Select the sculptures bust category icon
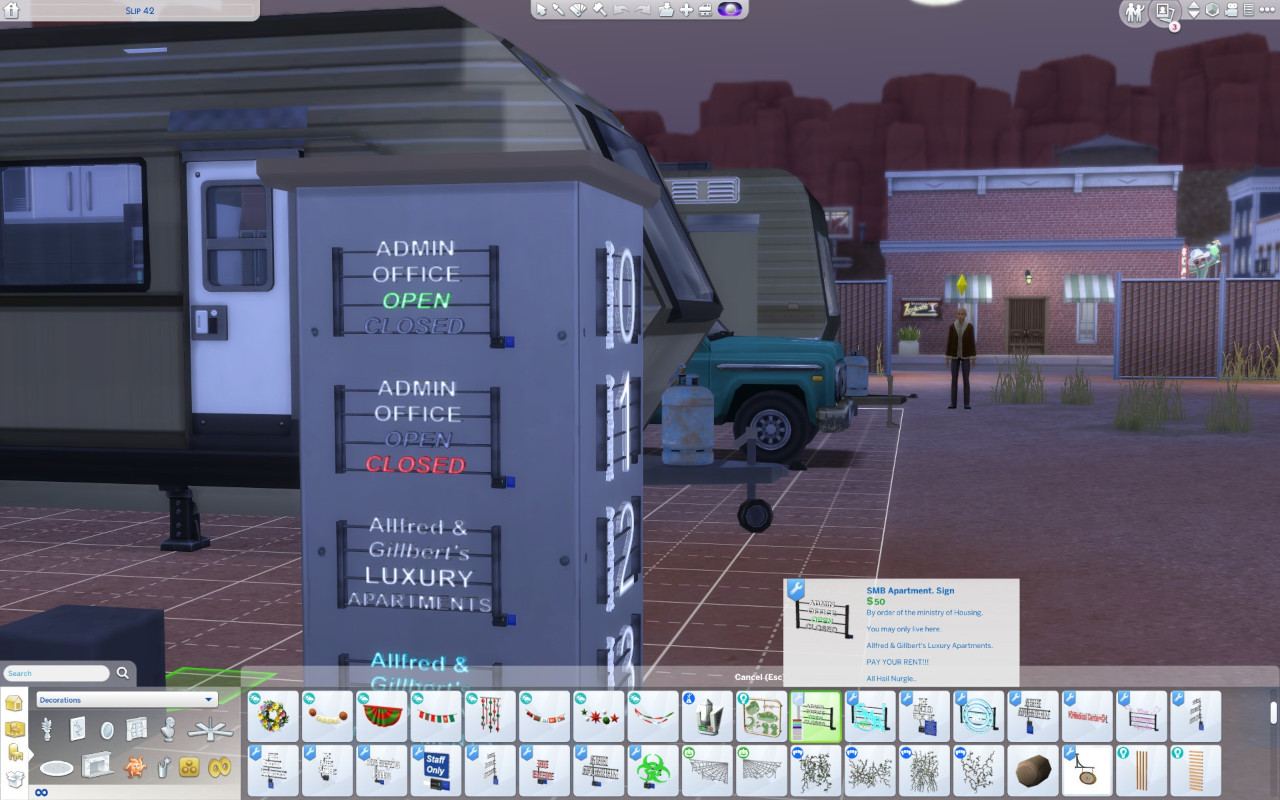1280x800 pixels. click(x=169, y=729)
